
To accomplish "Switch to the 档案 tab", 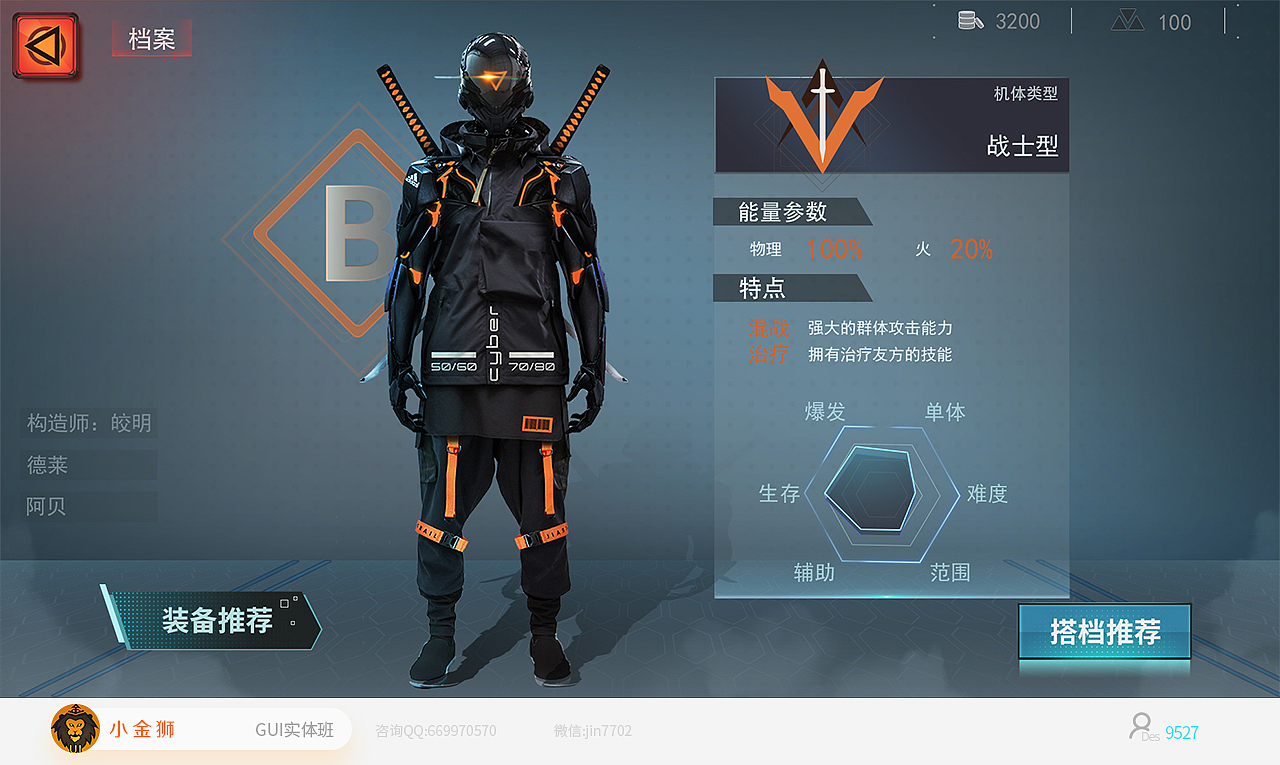I will pyautogui.click(x=151, y=38).
